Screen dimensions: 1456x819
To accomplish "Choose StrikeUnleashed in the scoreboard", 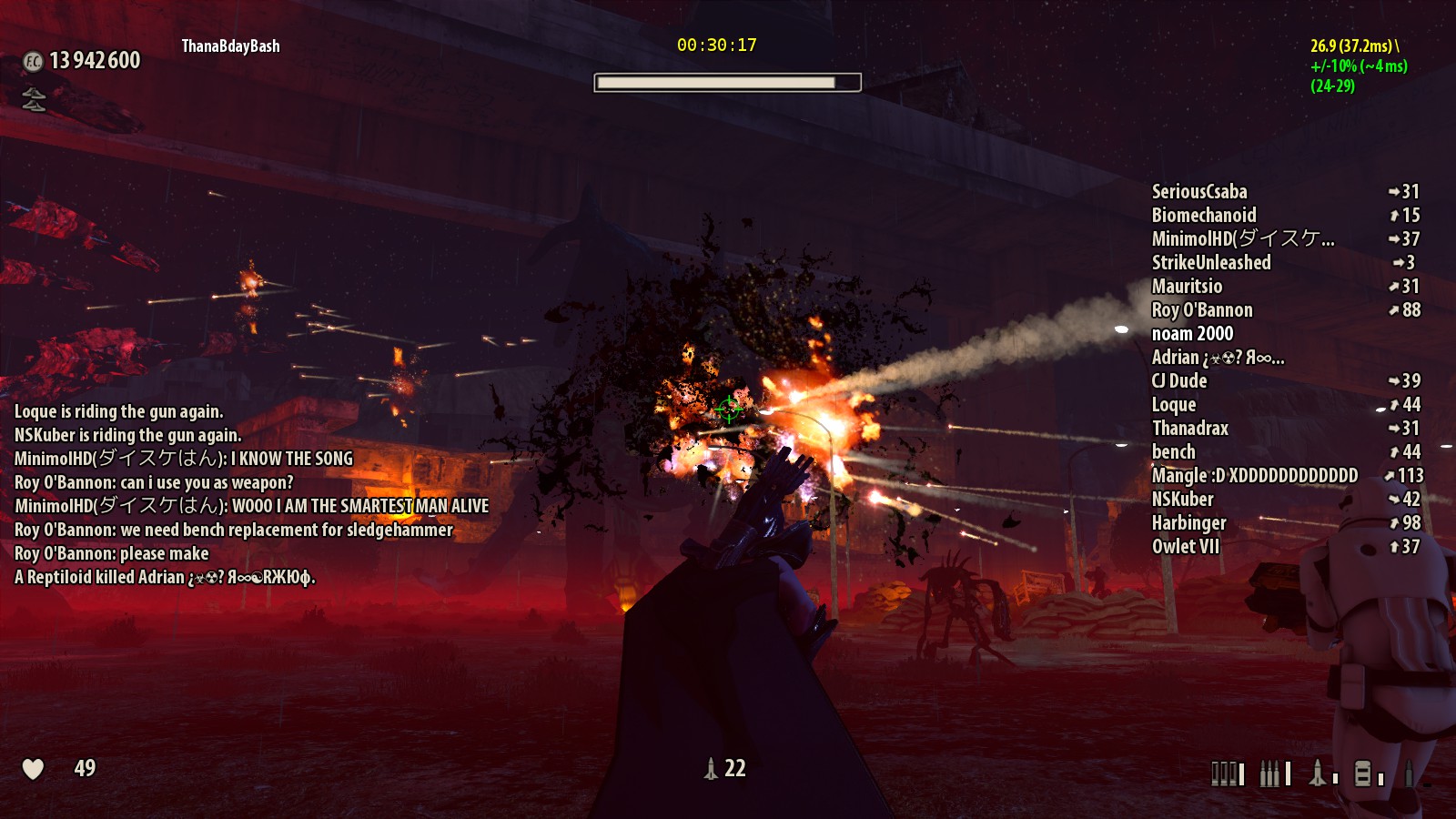I will click(1211, 263).
